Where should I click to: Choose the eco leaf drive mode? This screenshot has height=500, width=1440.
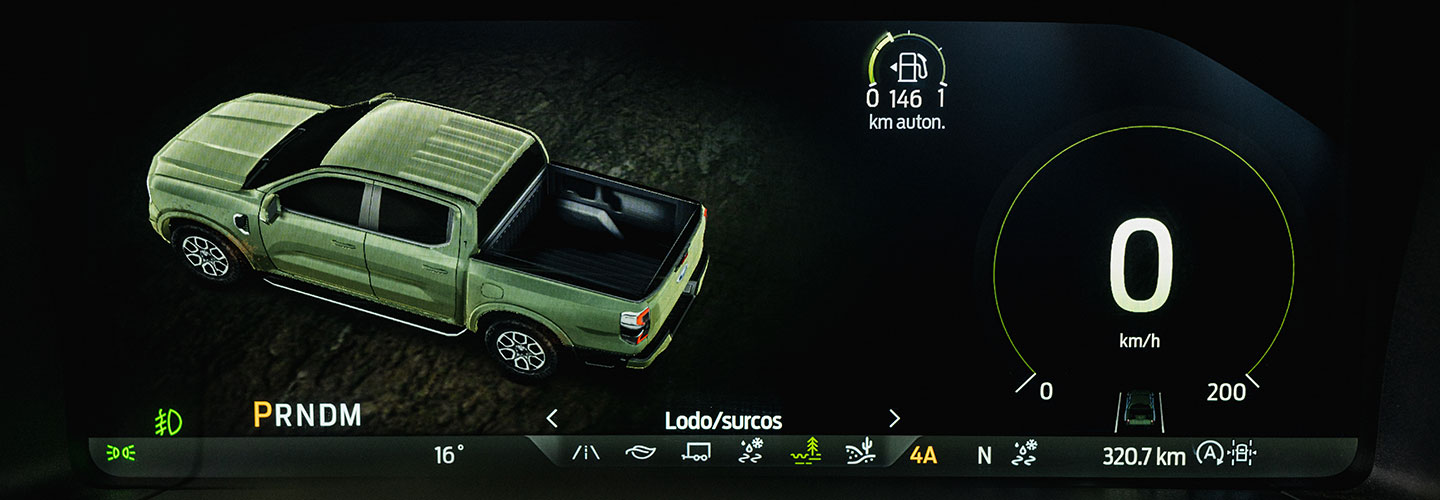point(638,455)
